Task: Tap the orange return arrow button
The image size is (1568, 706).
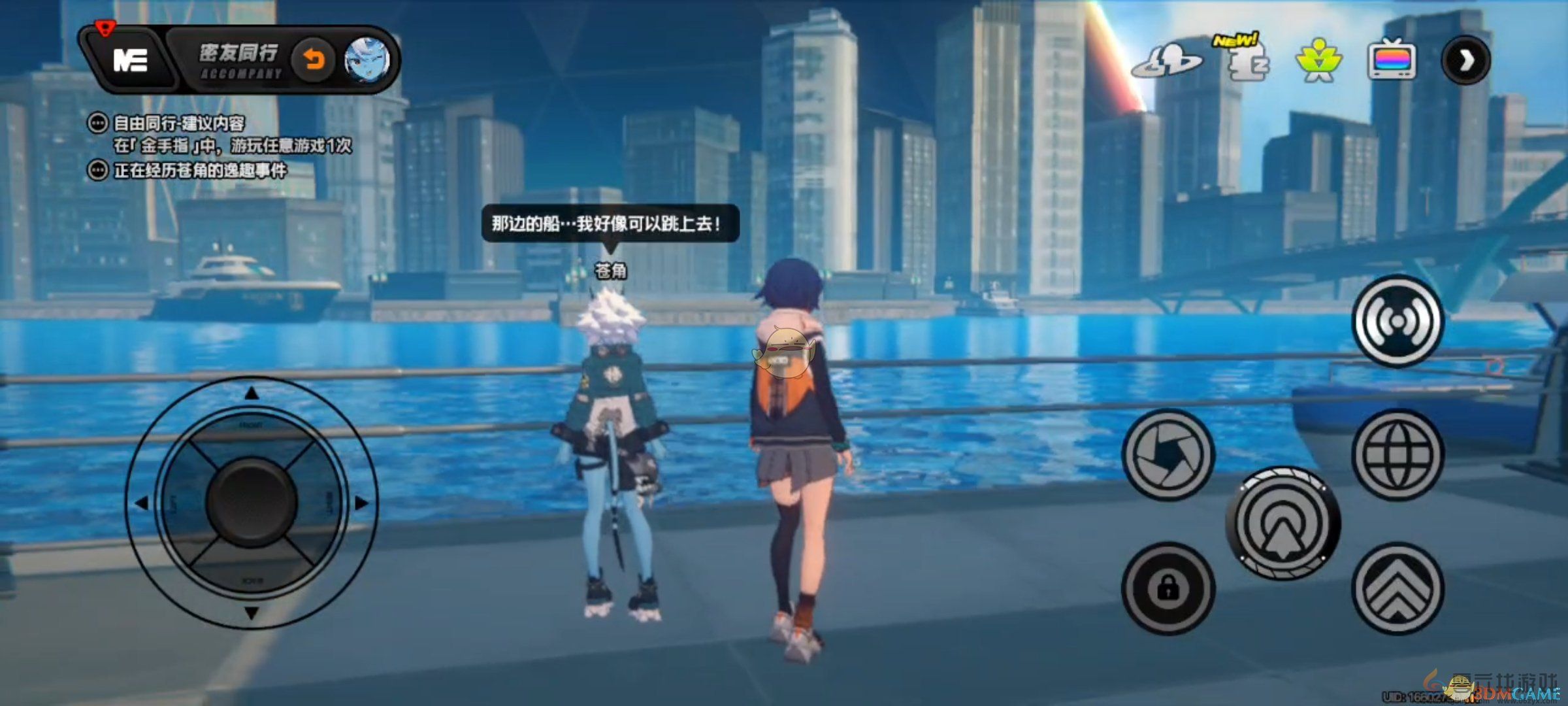Action: click(314, 61)
